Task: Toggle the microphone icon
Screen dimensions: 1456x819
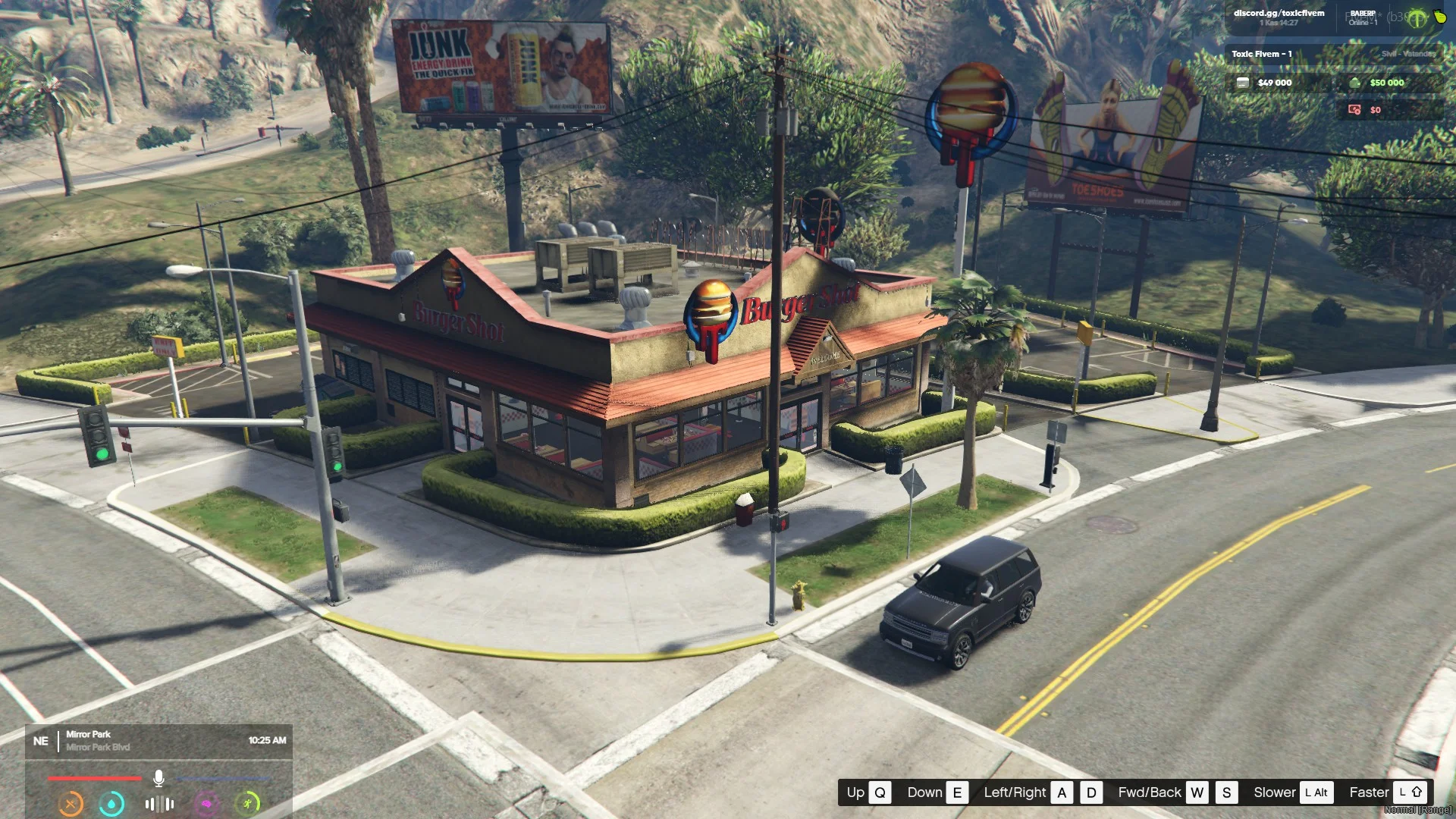Action: (158, 779)
